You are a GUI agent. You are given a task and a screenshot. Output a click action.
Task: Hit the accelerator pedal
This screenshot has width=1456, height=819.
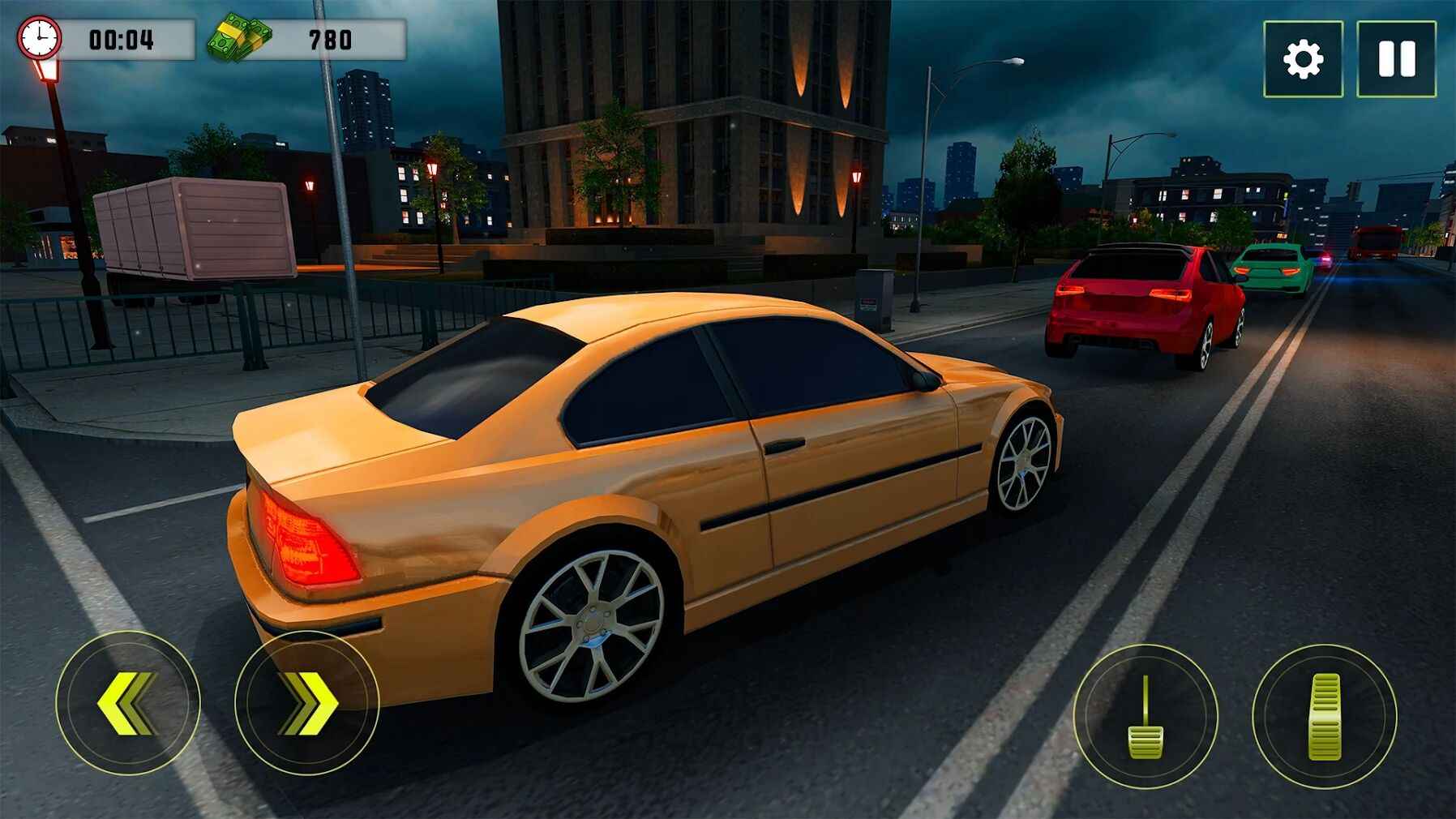point(1325,716)
